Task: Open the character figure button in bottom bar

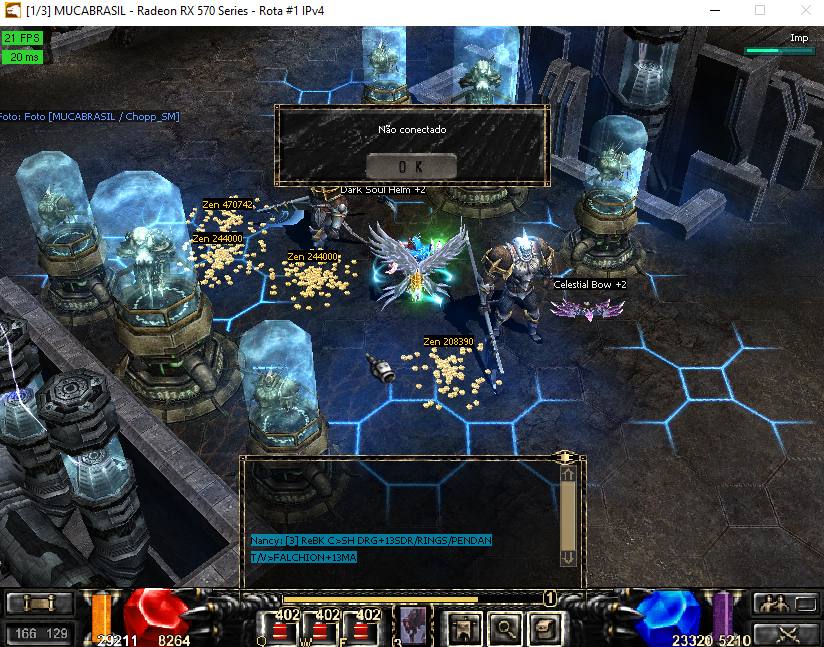Action: pos(464,628)
